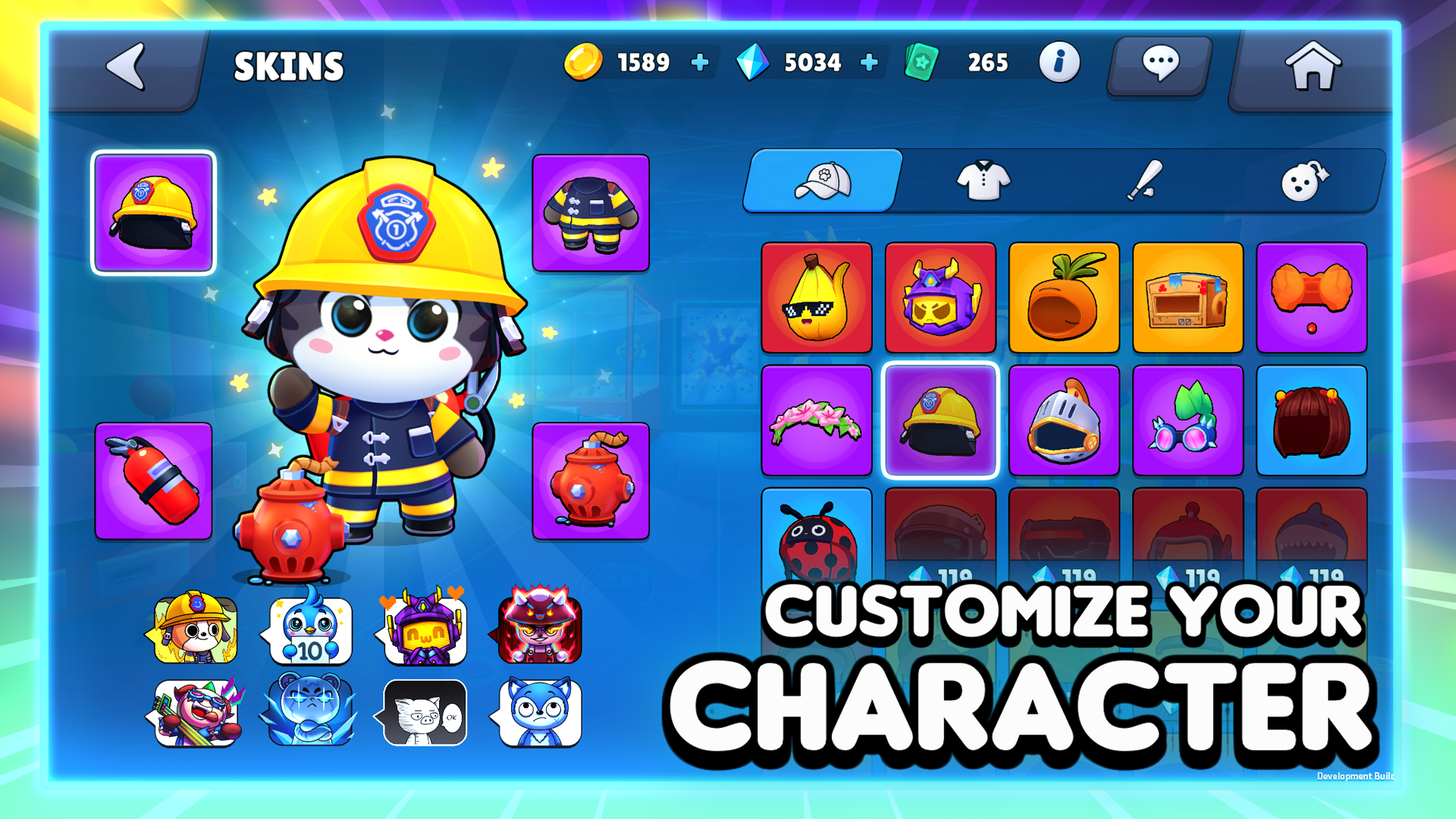Equip the flower crown hat
Screen dimensions: 1456x819
tap(817, 419)
